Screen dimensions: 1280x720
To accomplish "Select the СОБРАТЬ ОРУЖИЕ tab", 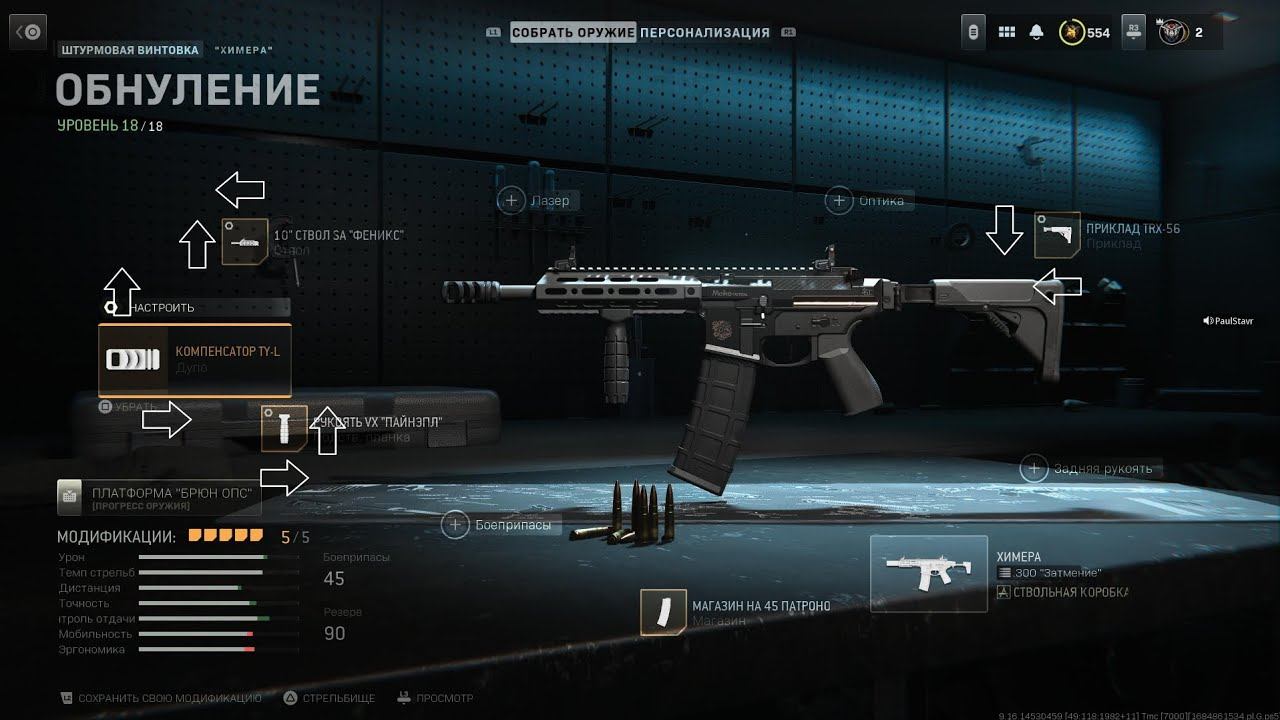I will (573, 32).
